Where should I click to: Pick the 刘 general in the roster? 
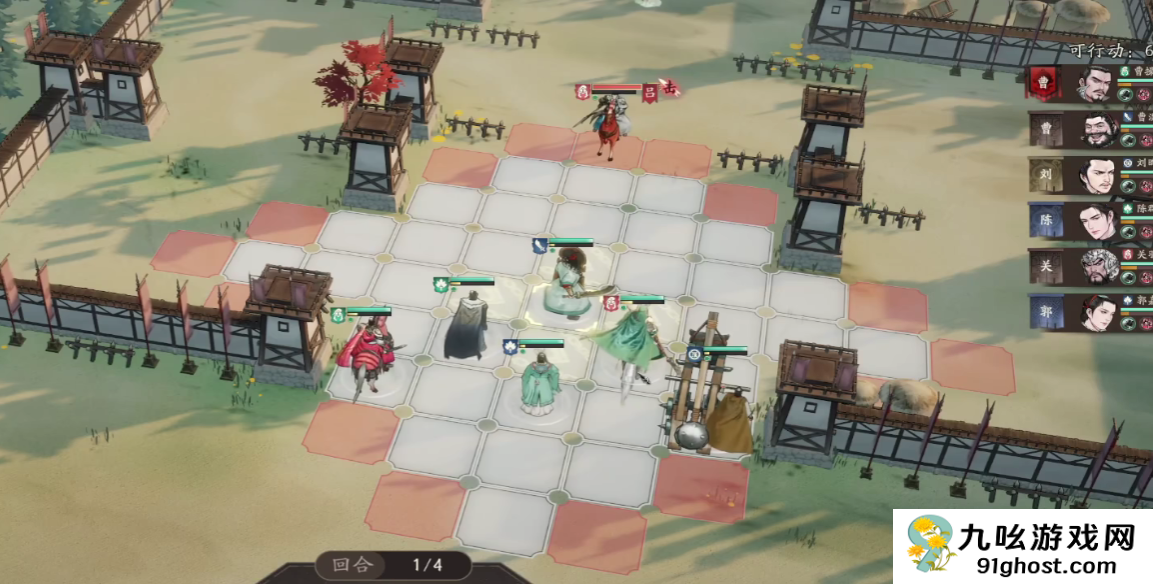click(1096, 176)
